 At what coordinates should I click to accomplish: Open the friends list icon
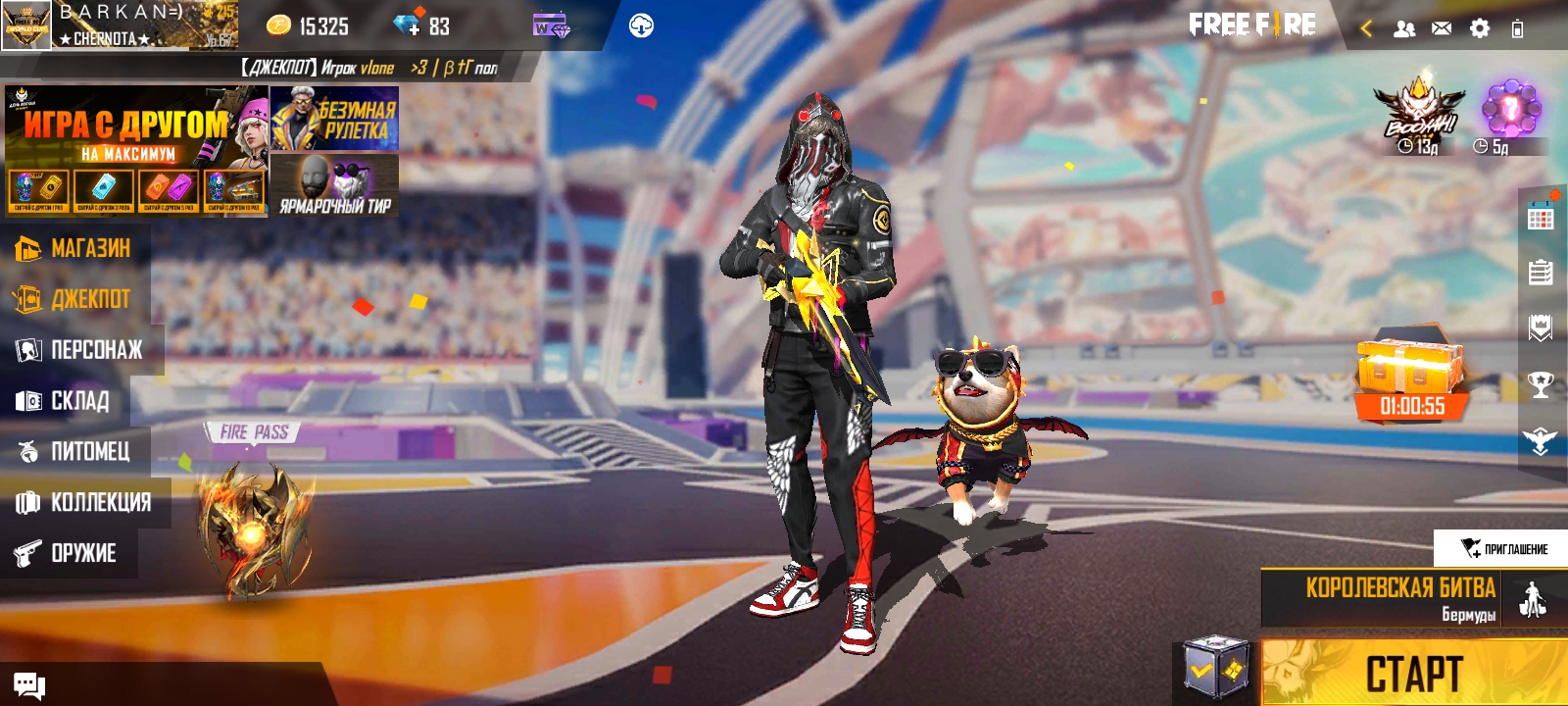pyautogui.click(x=1404, y=28)
